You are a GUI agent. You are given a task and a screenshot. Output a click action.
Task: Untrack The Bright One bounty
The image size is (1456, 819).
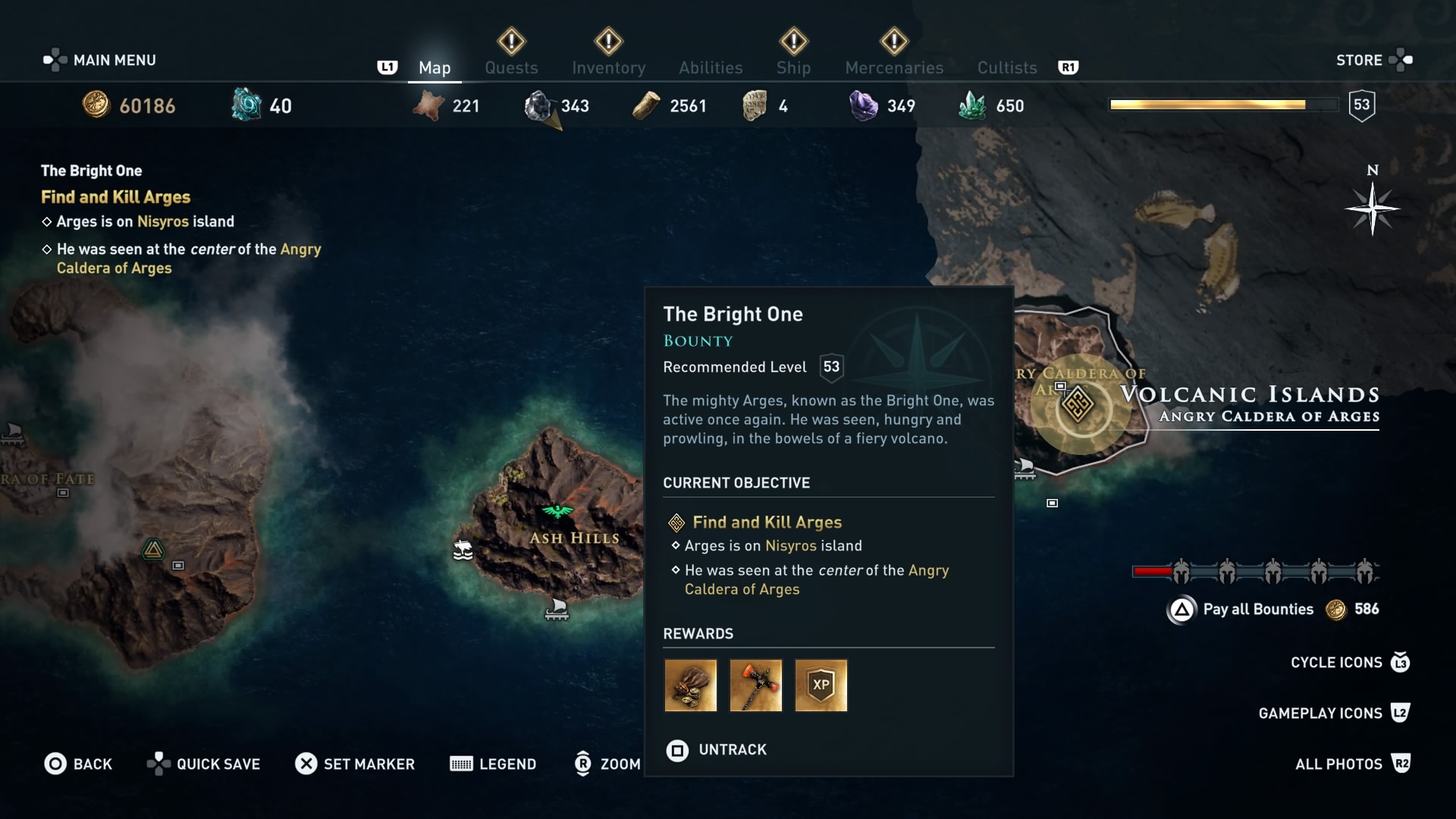click(x=715, y=749)
